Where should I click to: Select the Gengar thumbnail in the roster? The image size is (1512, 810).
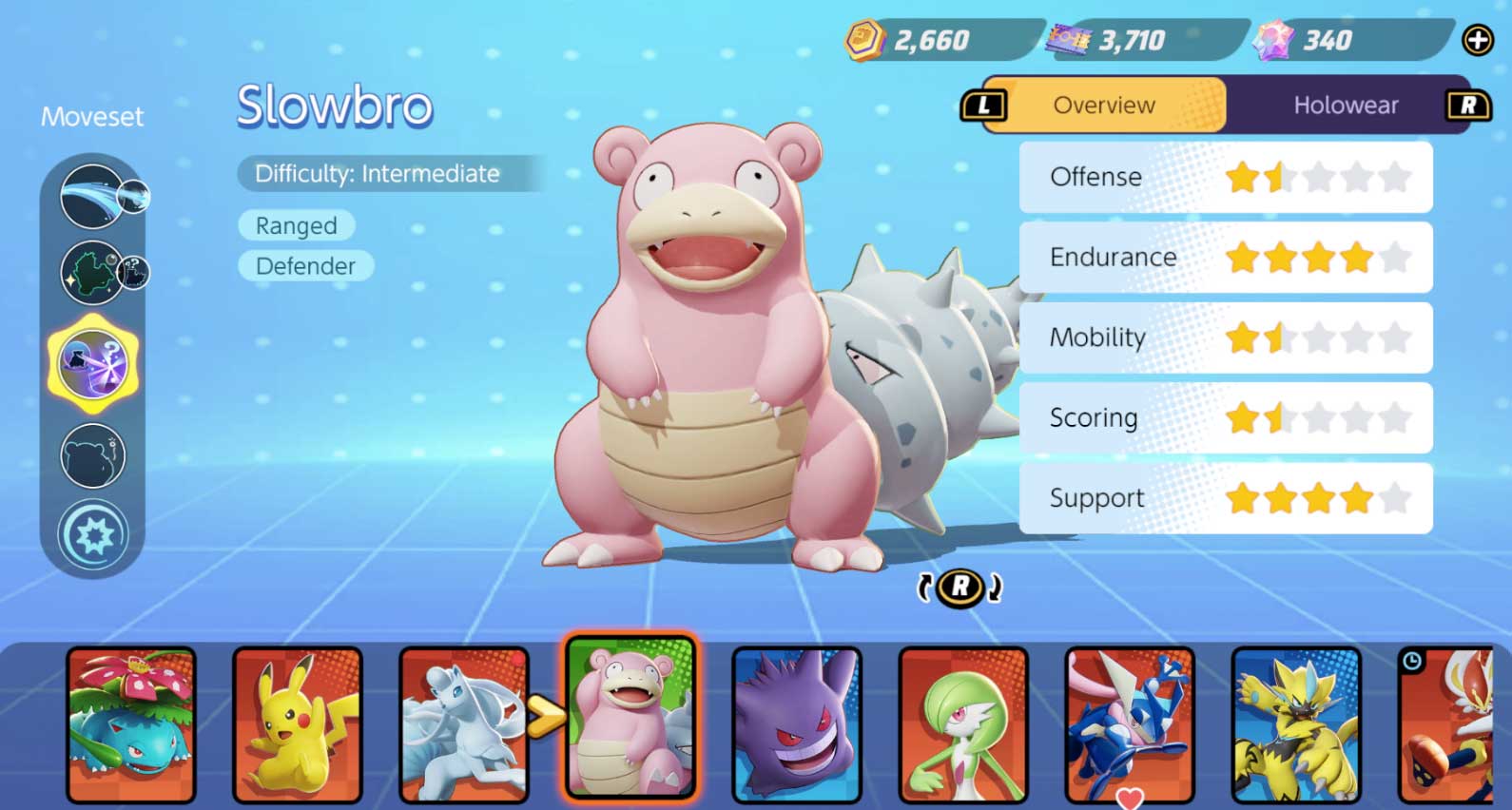coord(797,723)
